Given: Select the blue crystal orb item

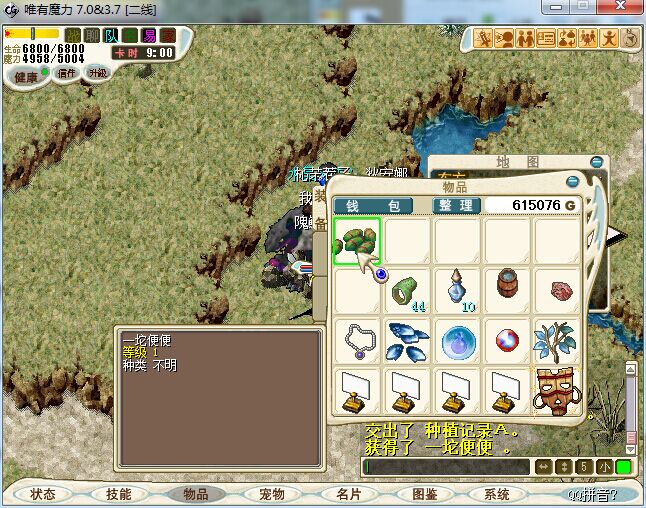Looking at the screenshot, I should click(457, 341).
